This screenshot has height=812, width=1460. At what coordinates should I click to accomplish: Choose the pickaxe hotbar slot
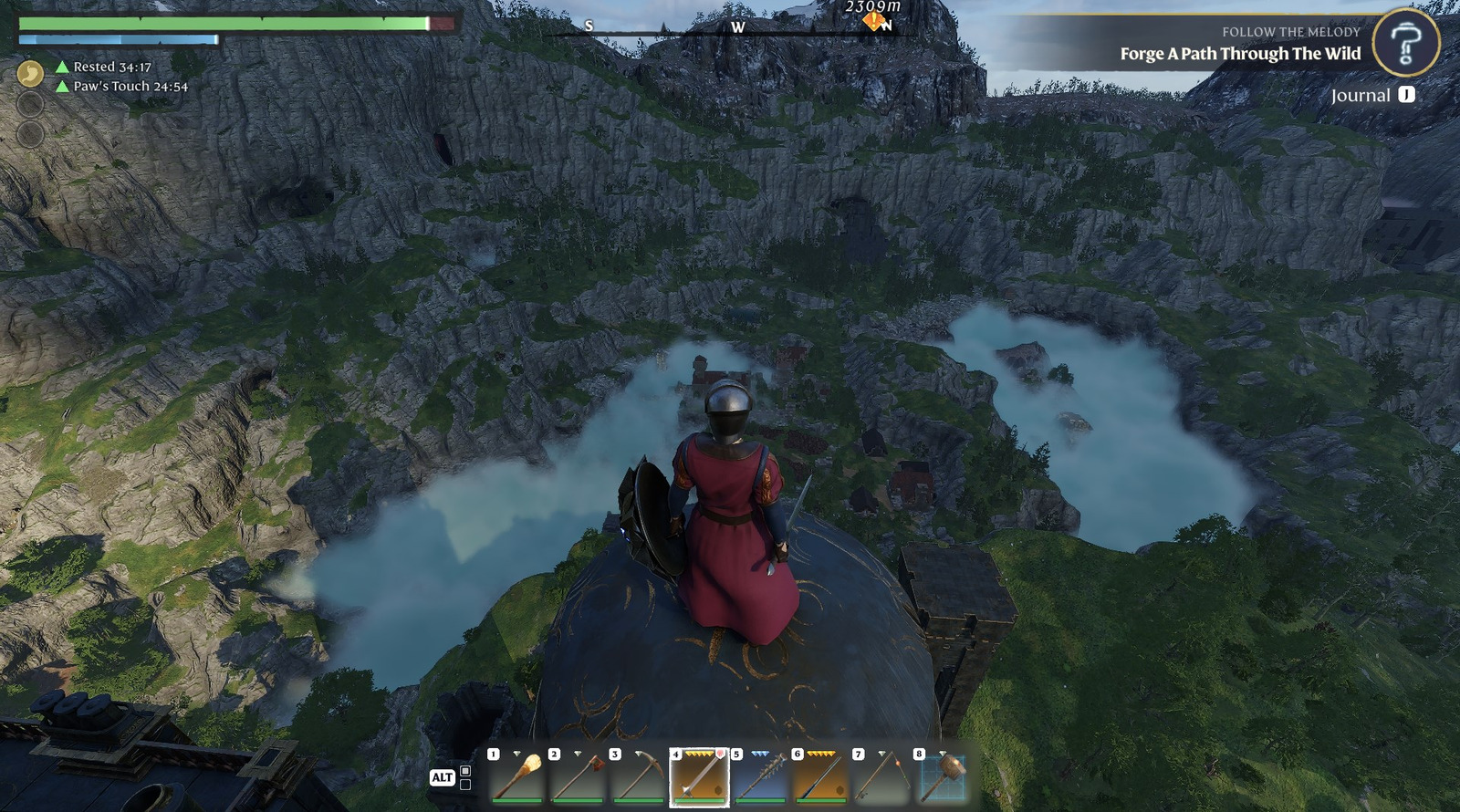pyautogui.click(x=639, y=777)
